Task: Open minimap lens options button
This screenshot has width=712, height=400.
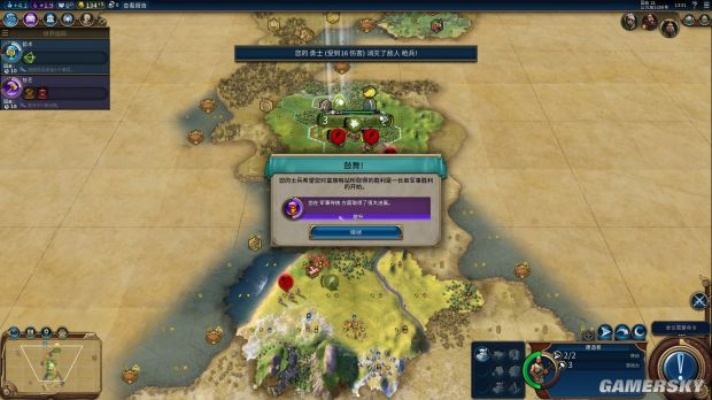Action: (15, 332)
